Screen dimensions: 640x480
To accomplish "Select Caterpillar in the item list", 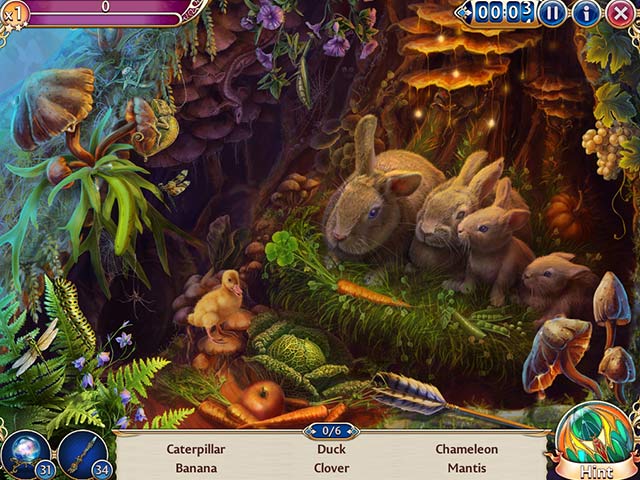I will 197,450.
